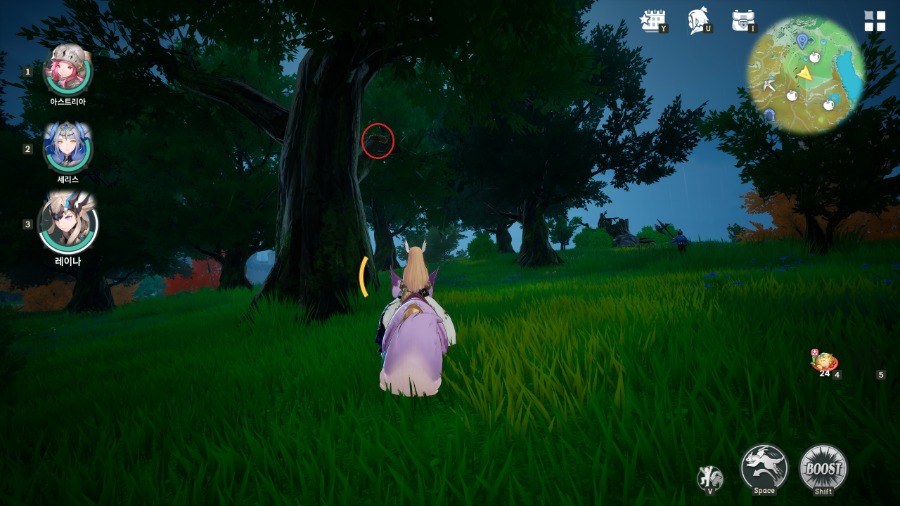Open the events calendar icon
Screen dimensions: 900x506
653,20
